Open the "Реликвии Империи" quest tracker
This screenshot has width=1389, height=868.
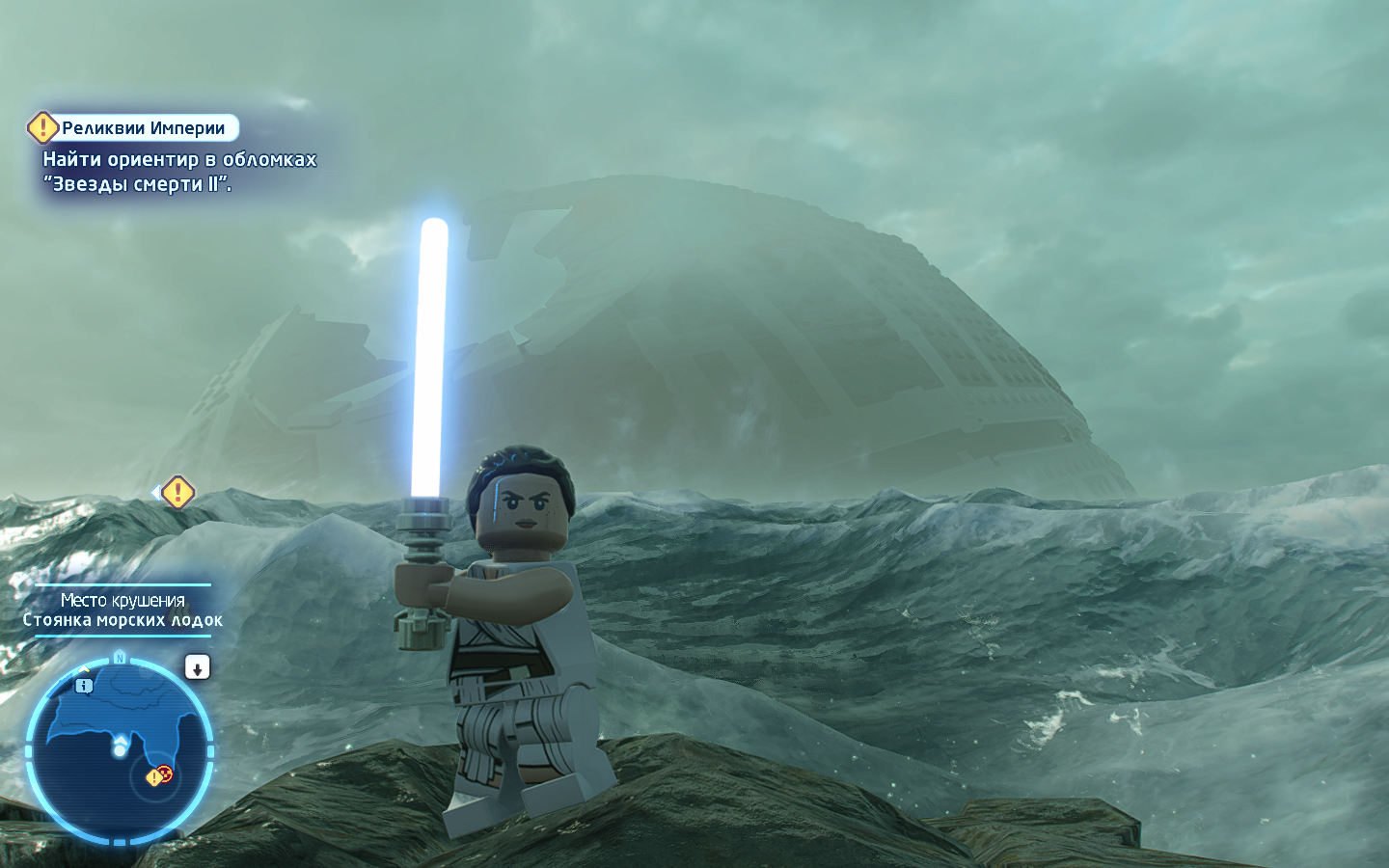click(x=142, y=128)
